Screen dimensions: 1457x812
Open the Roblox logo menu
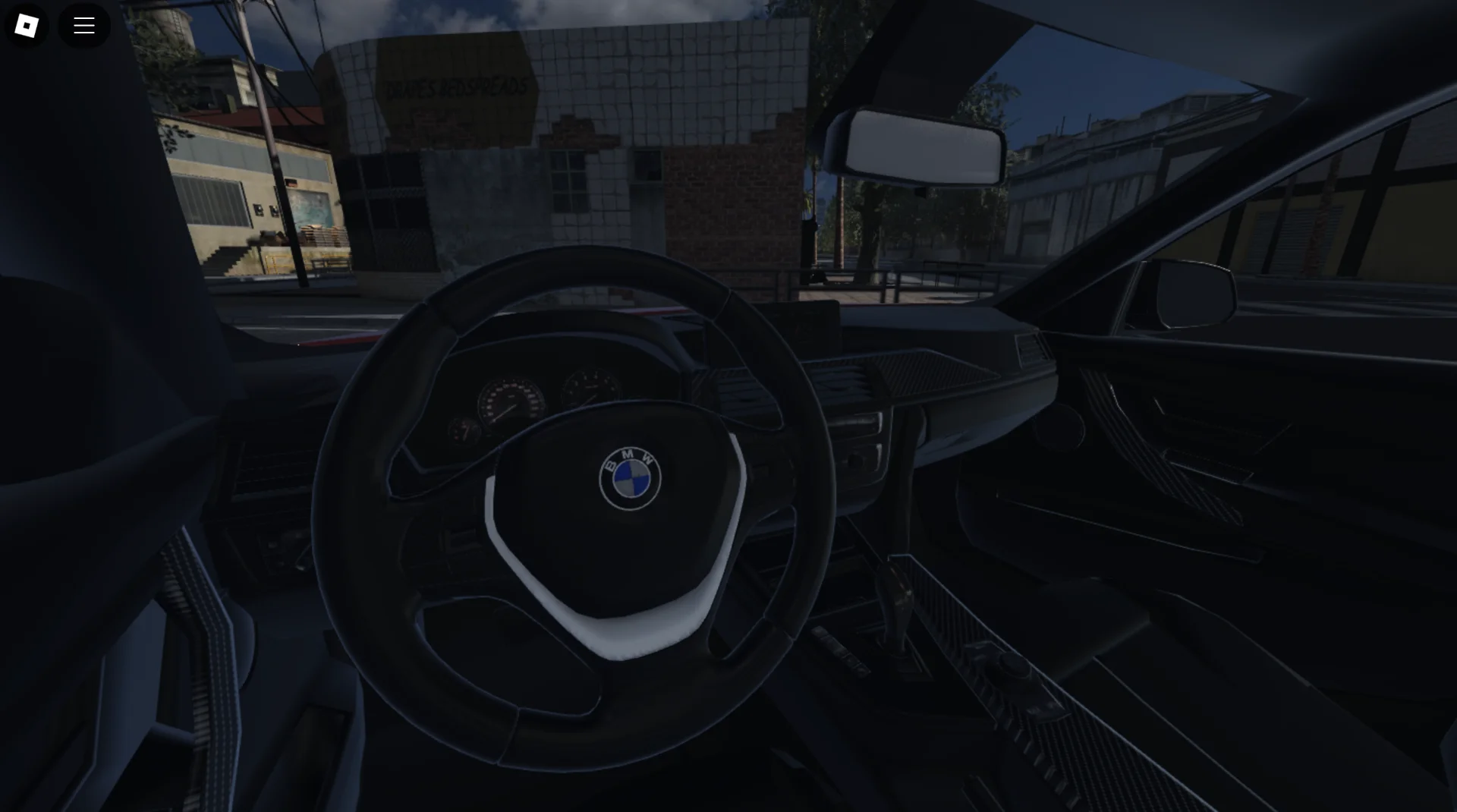(27, 25)
